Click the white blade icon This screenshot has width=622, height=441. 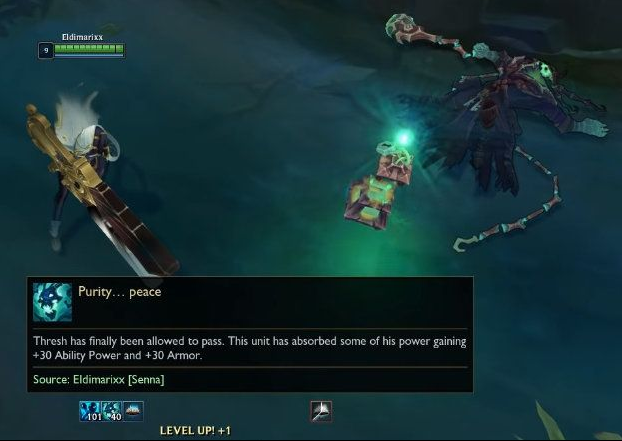[x=321, y=410]
